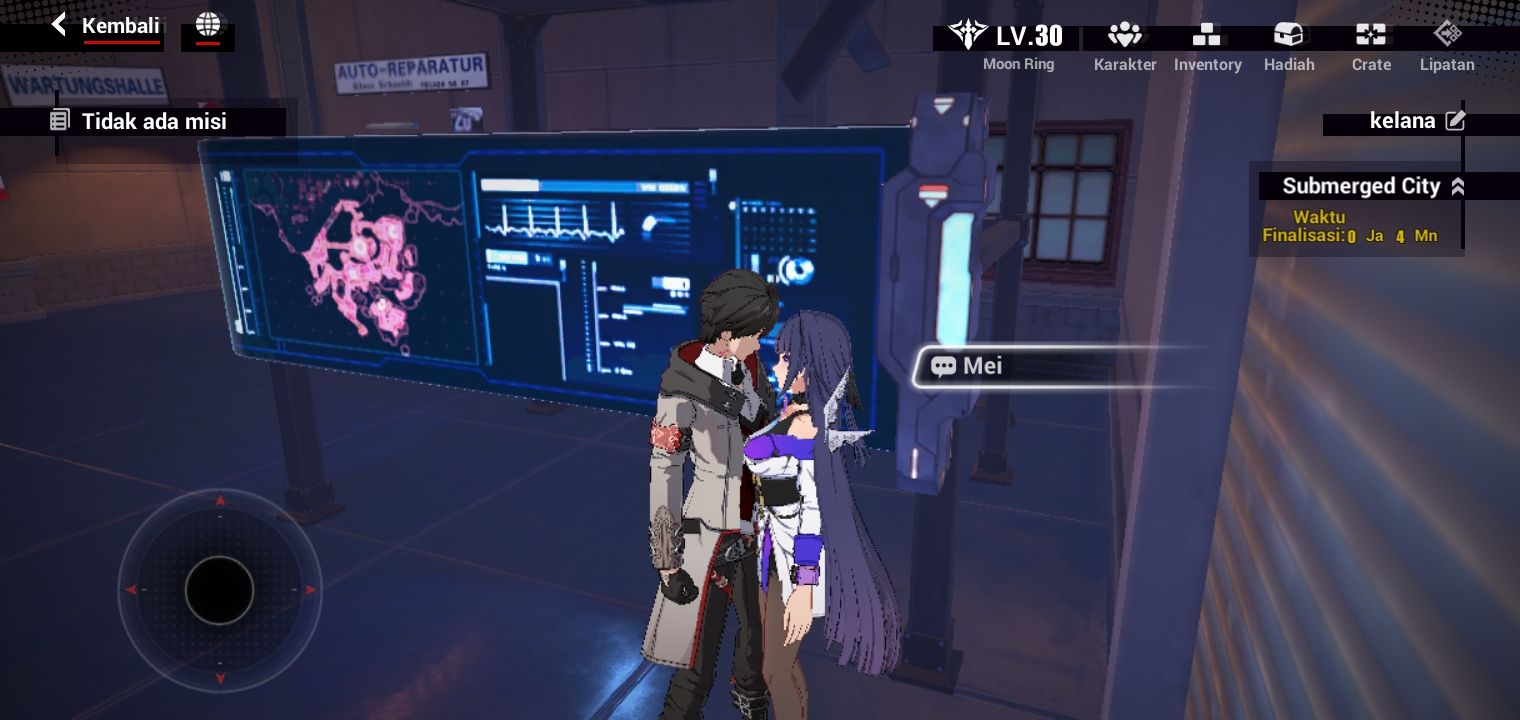Viewport: 1520px width, 720px height.
Task: Collapse the Submerged City panel via double chevron
Action: [x=1458, y=186]
